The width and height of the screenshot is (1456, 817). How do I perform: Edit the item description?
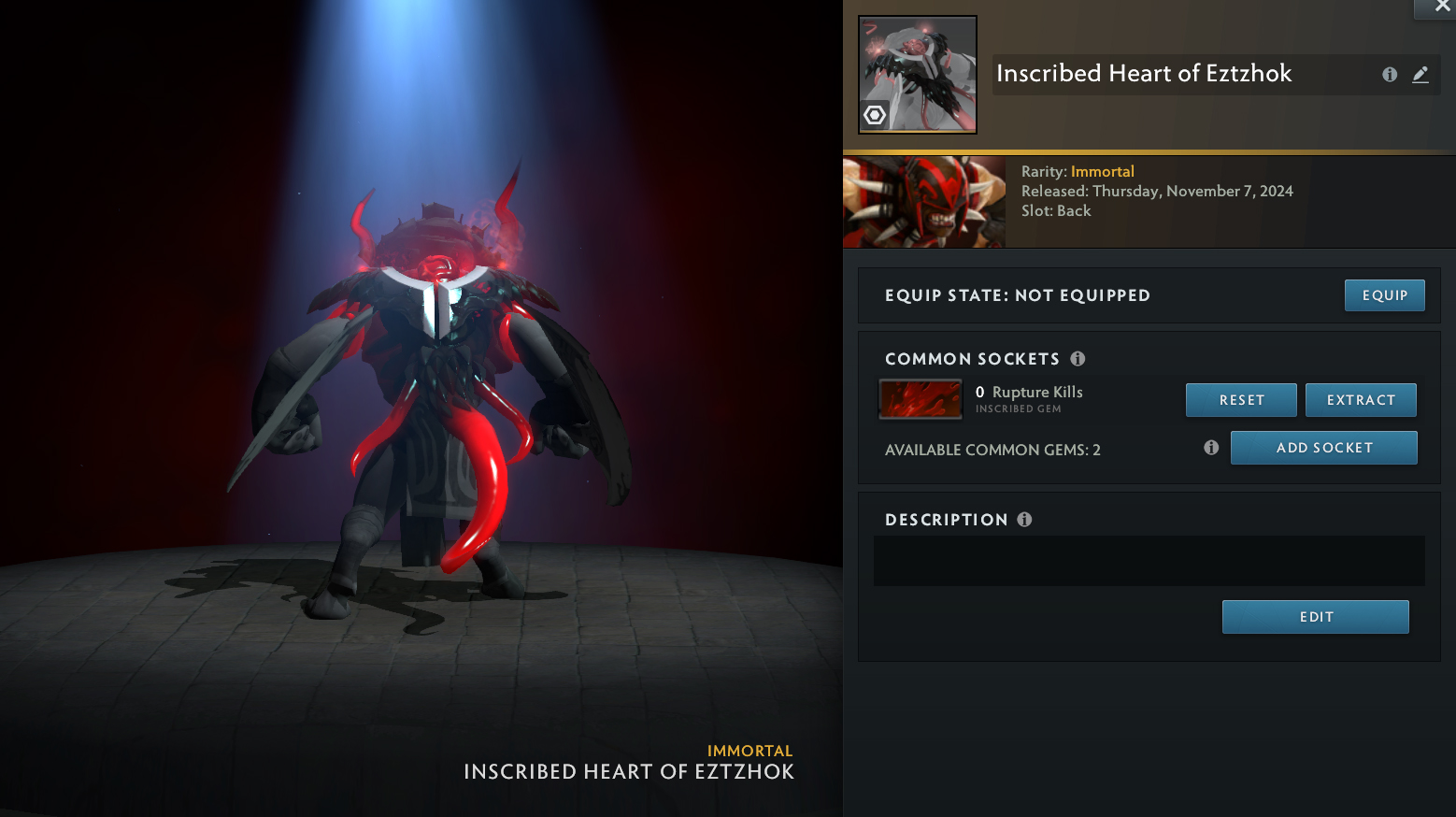pos(1315,617)
